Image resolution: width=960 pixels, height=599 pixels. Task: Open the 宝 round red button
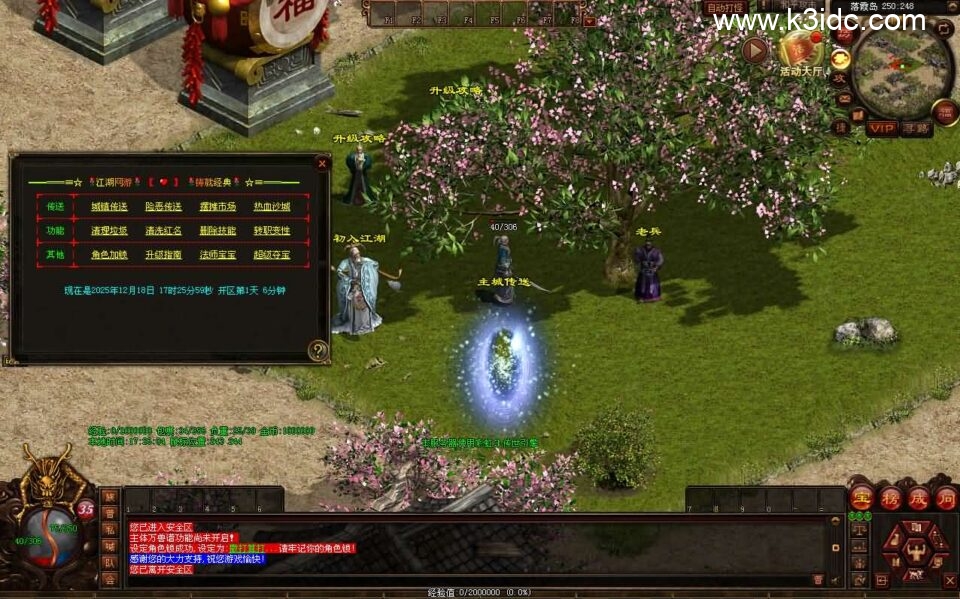(862, 498)
